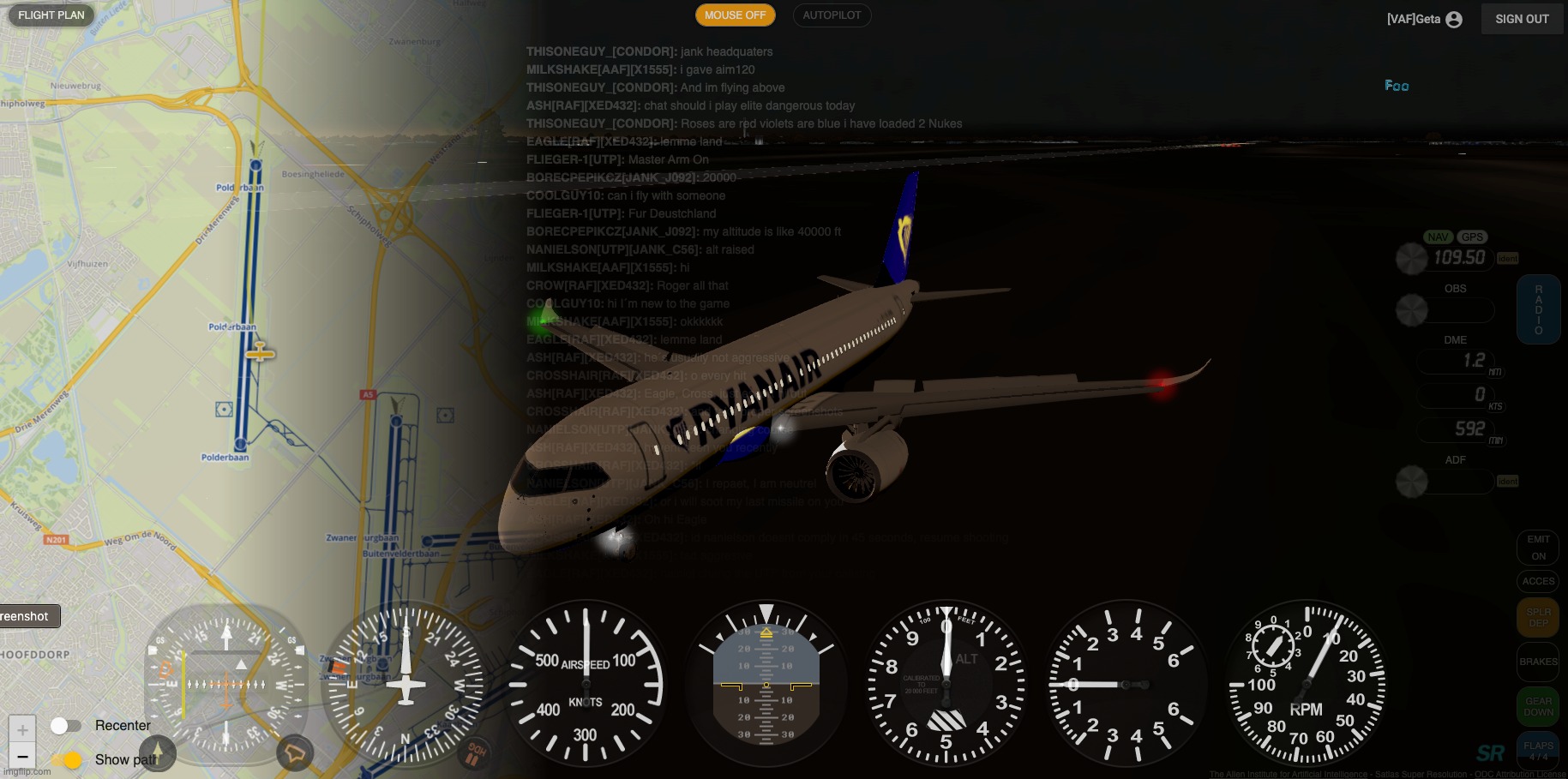Switch radio to GPS mode
Screen dimensions: 1568x779
click(1473, 237)
